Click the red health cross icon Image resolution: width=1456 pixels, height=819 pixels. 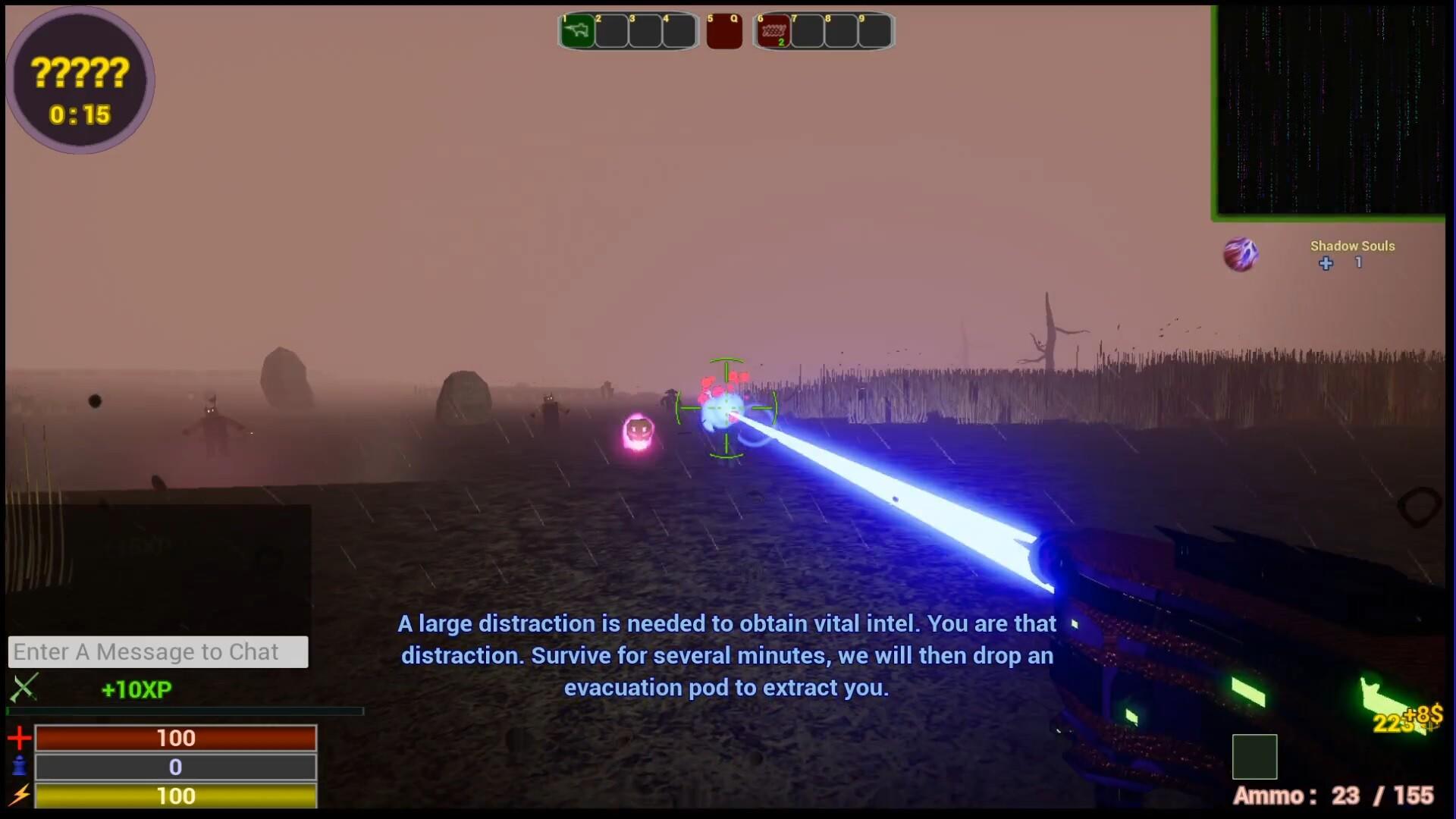point(20,737)
